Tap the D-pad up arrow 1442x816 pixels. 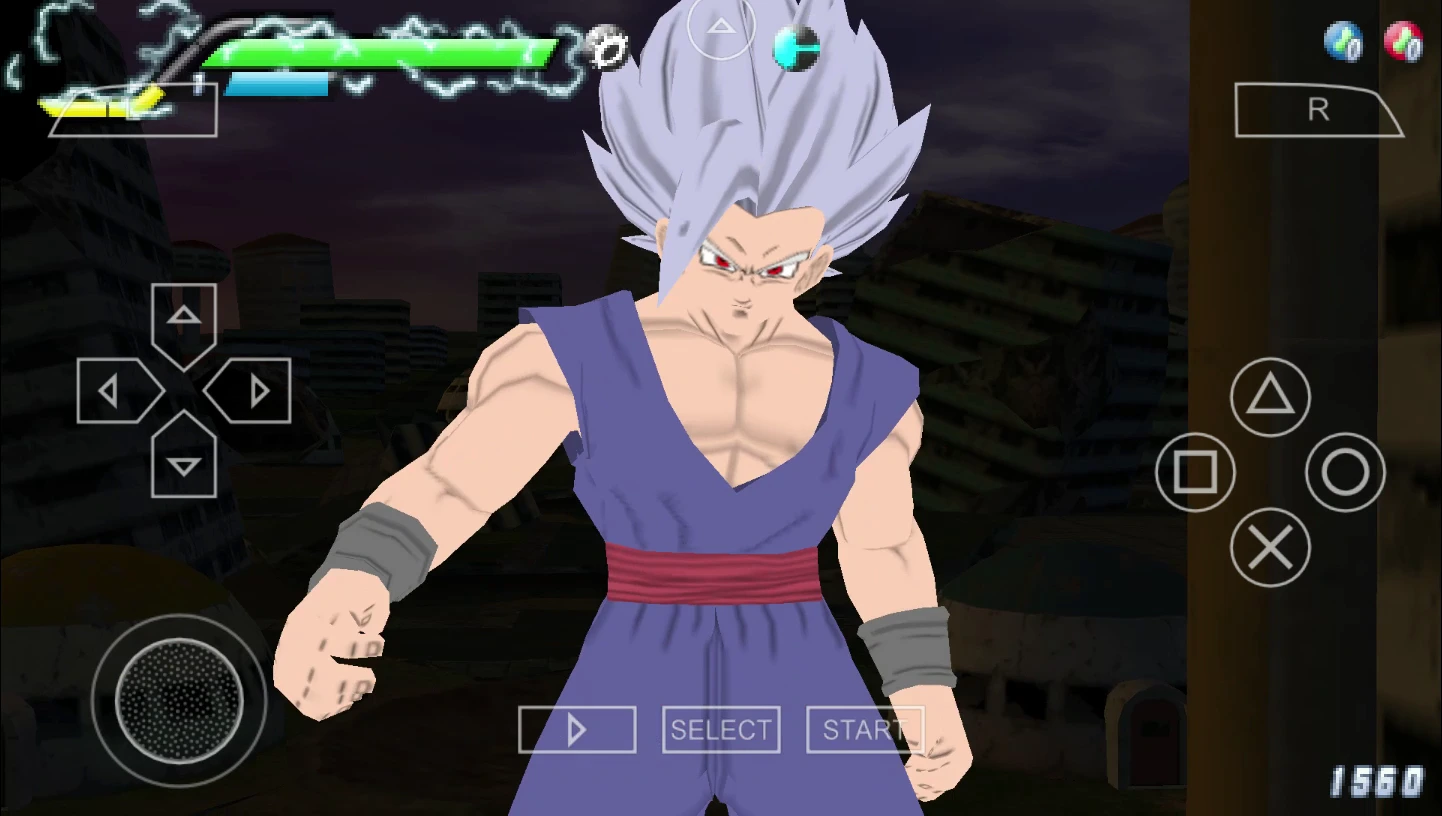pos(184,319)
